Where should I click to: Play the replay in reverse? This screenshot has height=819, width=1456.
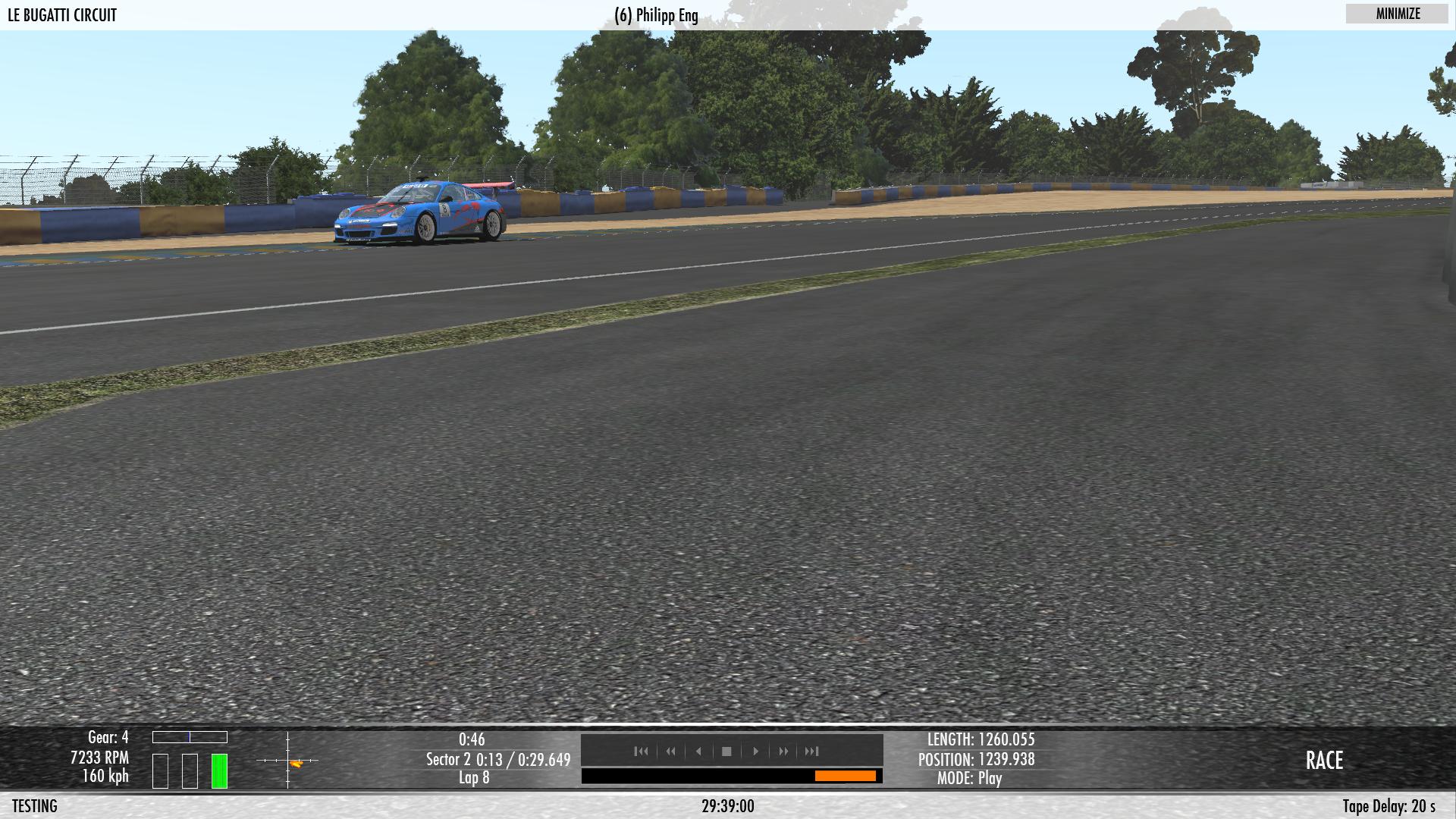(698, 752)
